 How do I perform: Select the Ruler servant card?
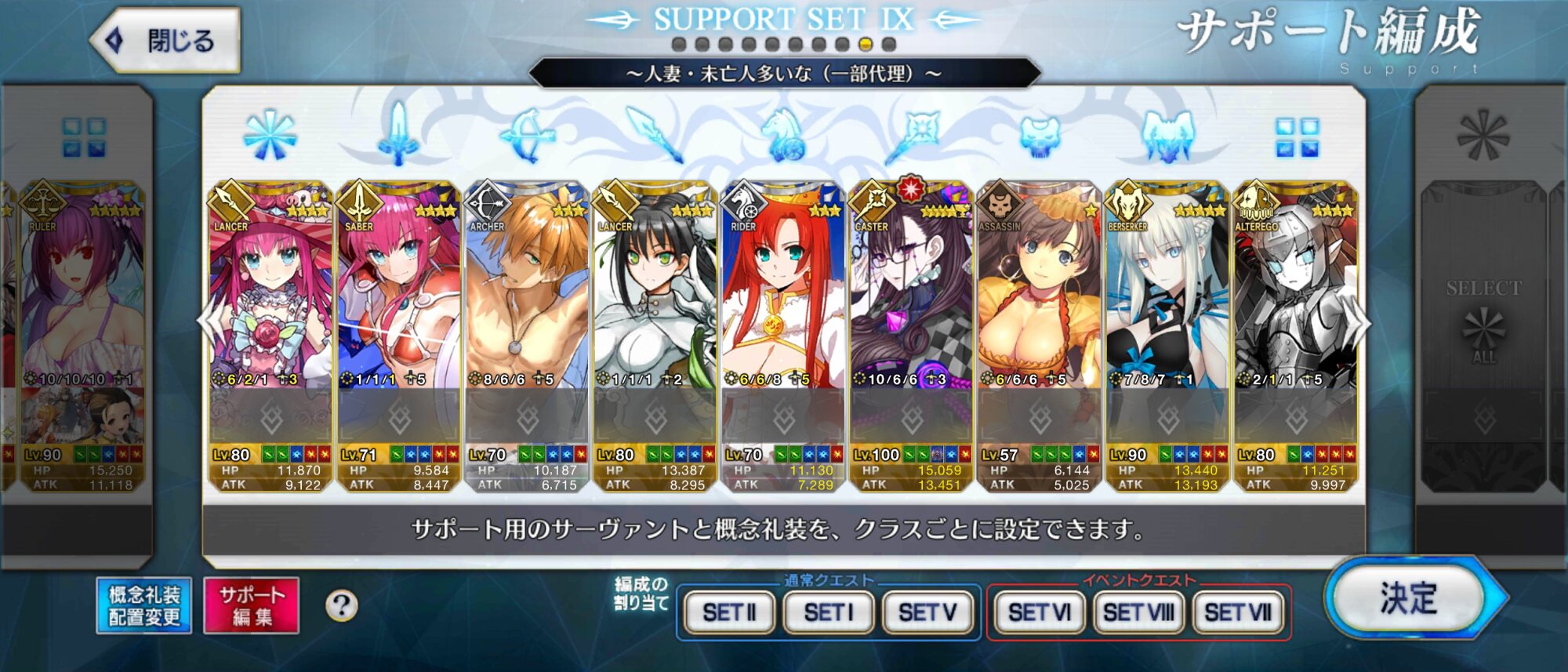[x=82, y=314]
